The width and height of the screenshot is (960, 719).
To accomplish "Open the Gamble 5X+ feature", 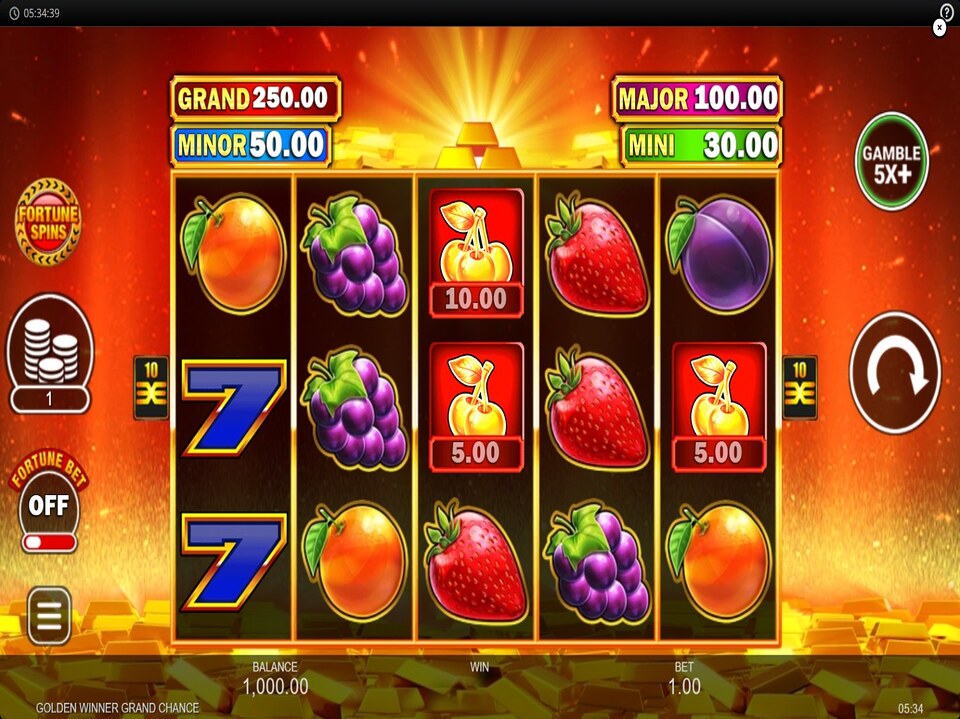I will (892, 161).
